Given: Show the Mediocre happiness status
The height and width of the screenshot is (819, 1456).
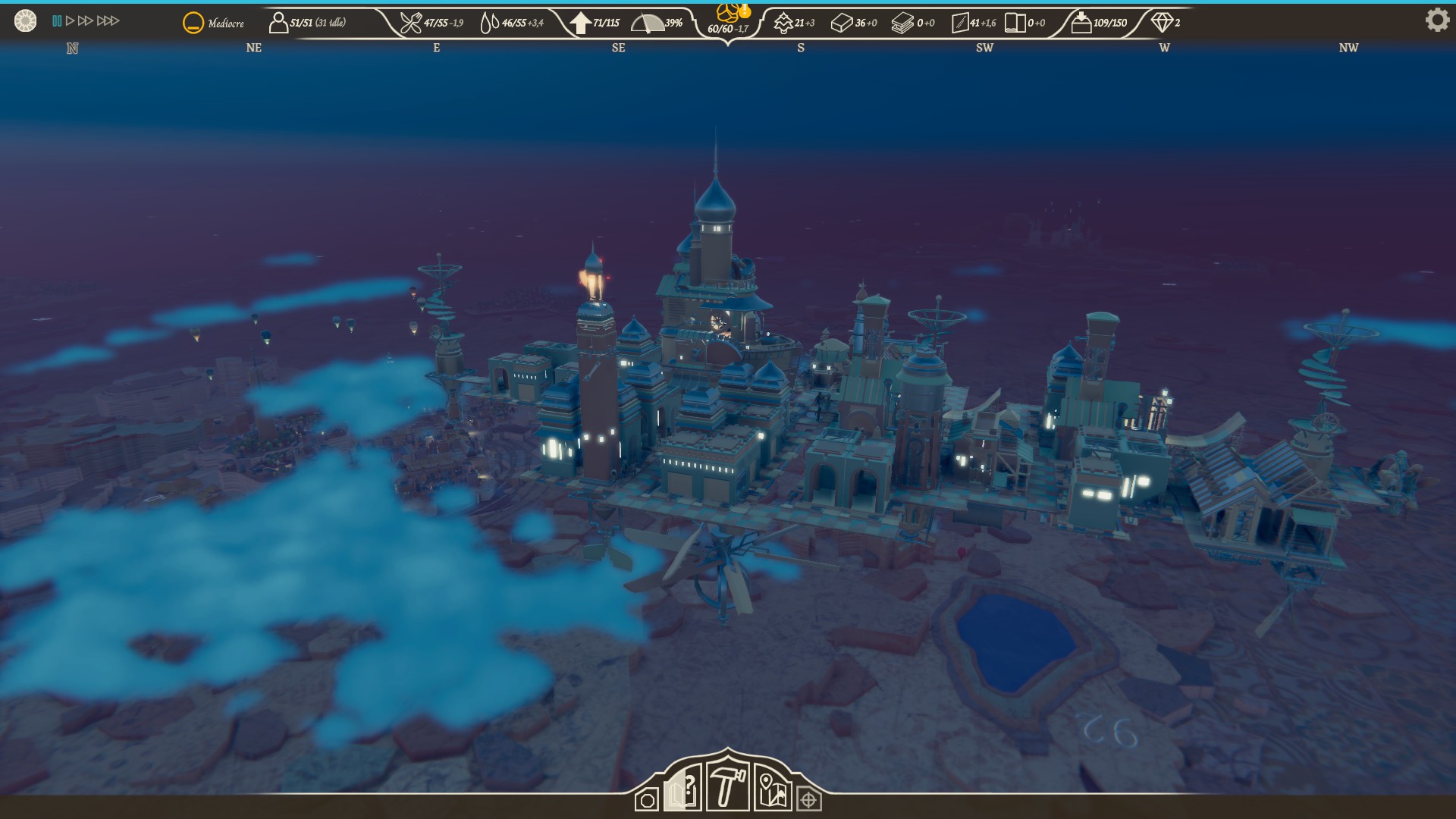Looking at the screenshot, I should tap(193, 24).
